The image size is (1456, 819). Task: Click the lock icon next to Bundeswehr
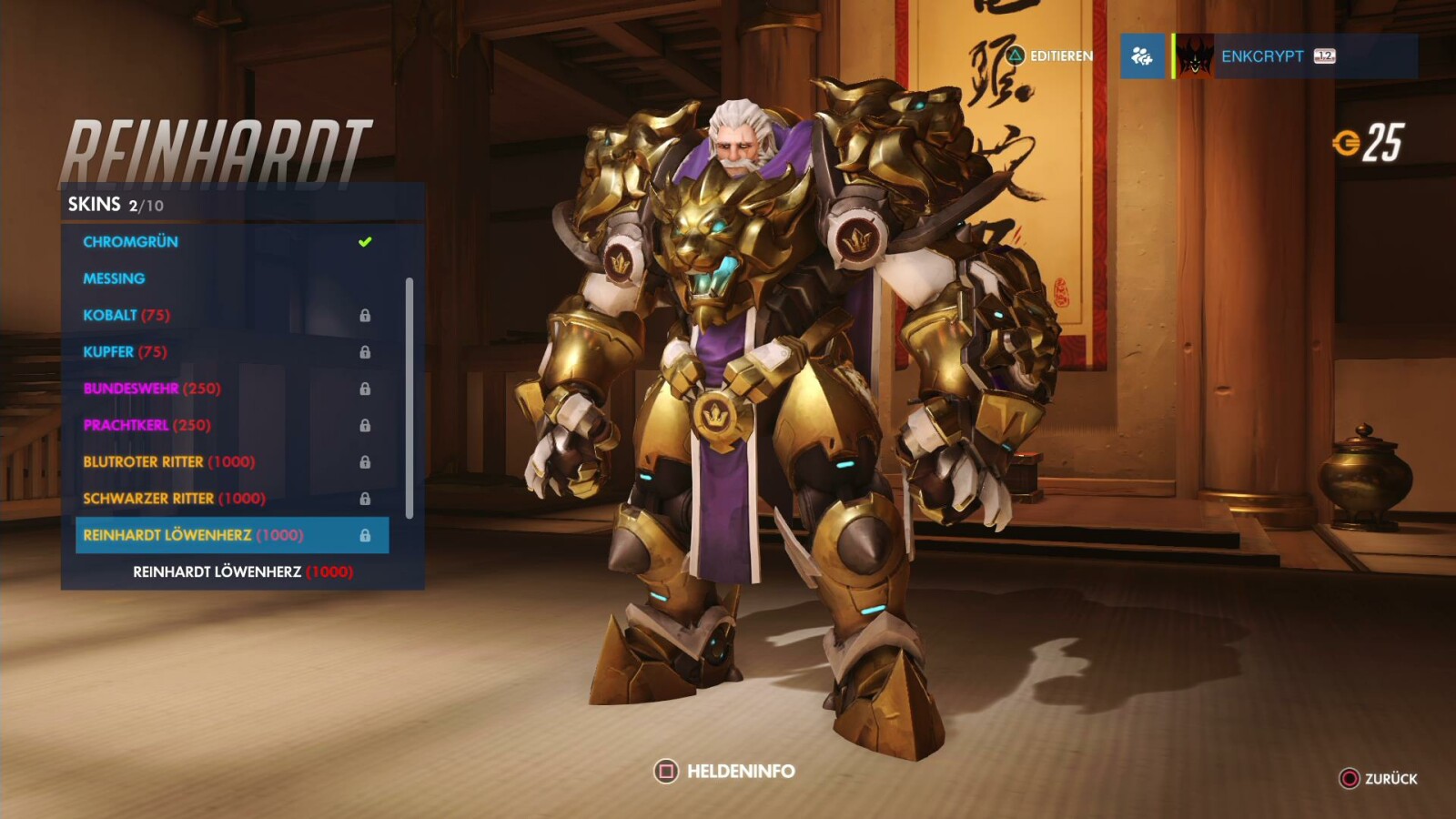pos(367,389)
